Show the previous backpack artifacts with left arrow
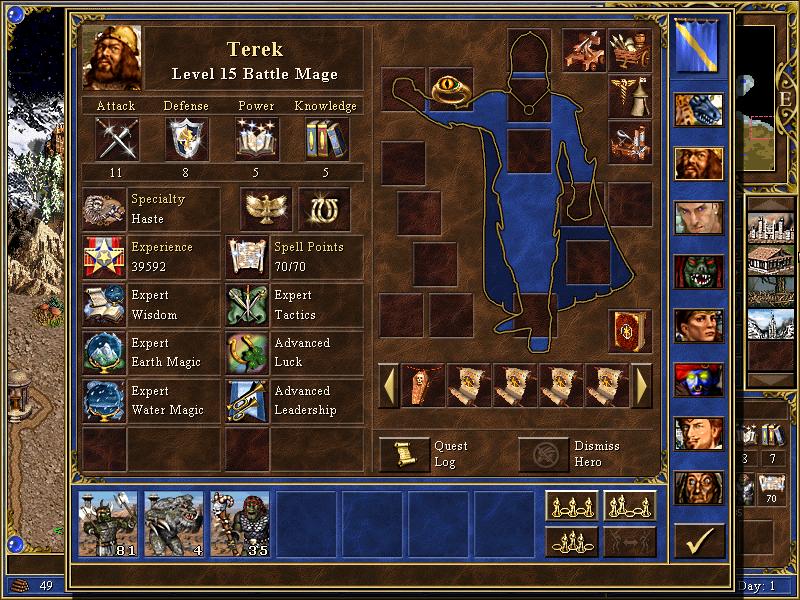800x600 pixels. (388, 386)
